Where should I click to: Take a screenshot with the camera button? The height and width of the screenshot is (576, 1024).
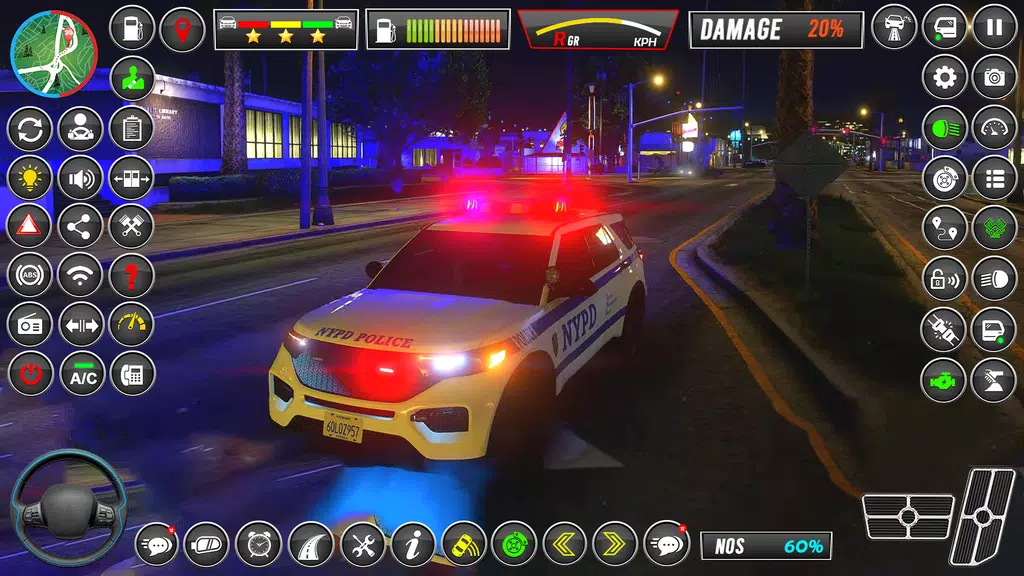coord(994,77)
